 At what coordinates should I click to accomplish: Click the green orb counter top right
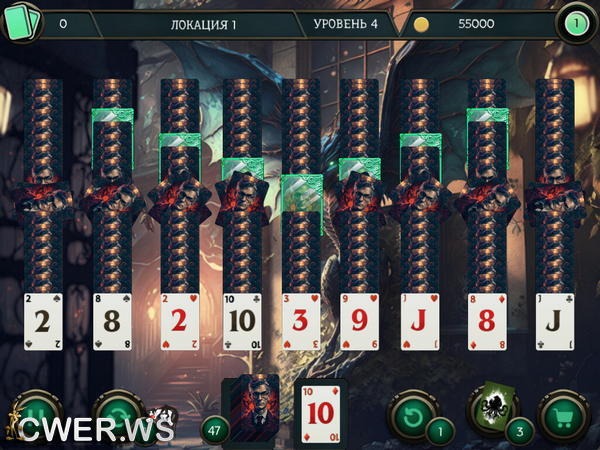tap(575, 23)
